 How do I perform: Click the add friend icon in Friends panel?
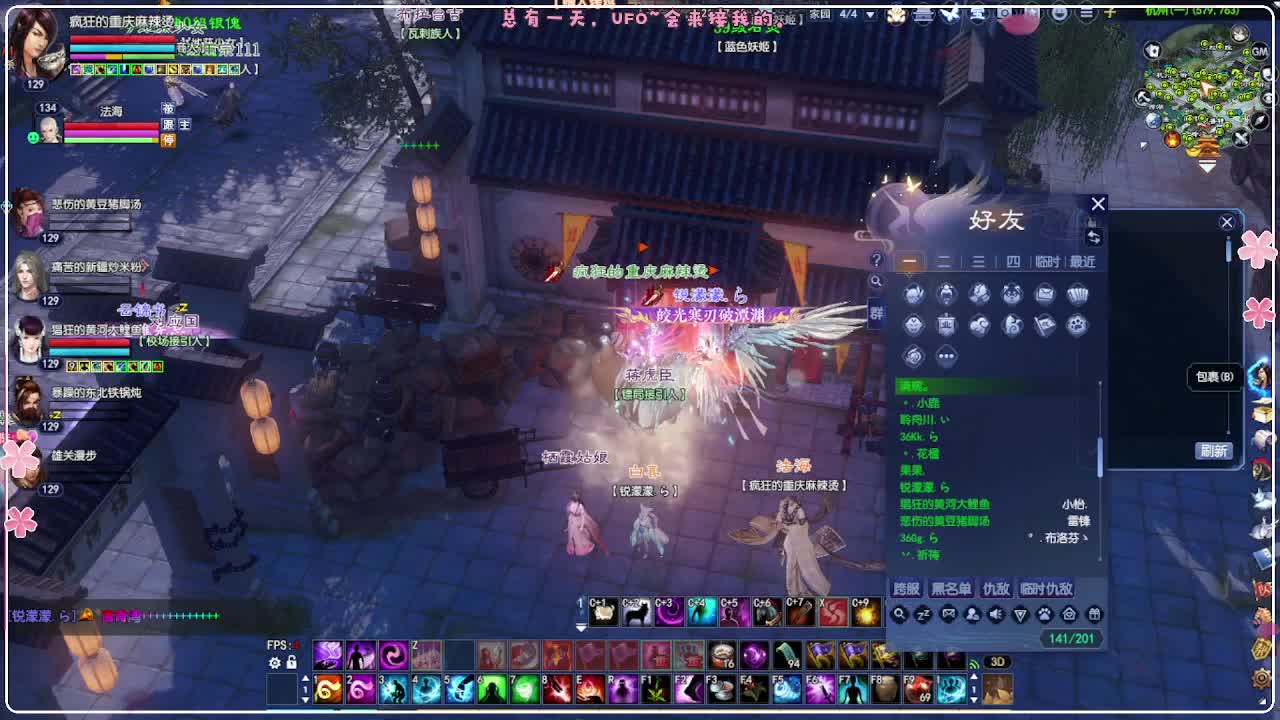pos(972,615)
